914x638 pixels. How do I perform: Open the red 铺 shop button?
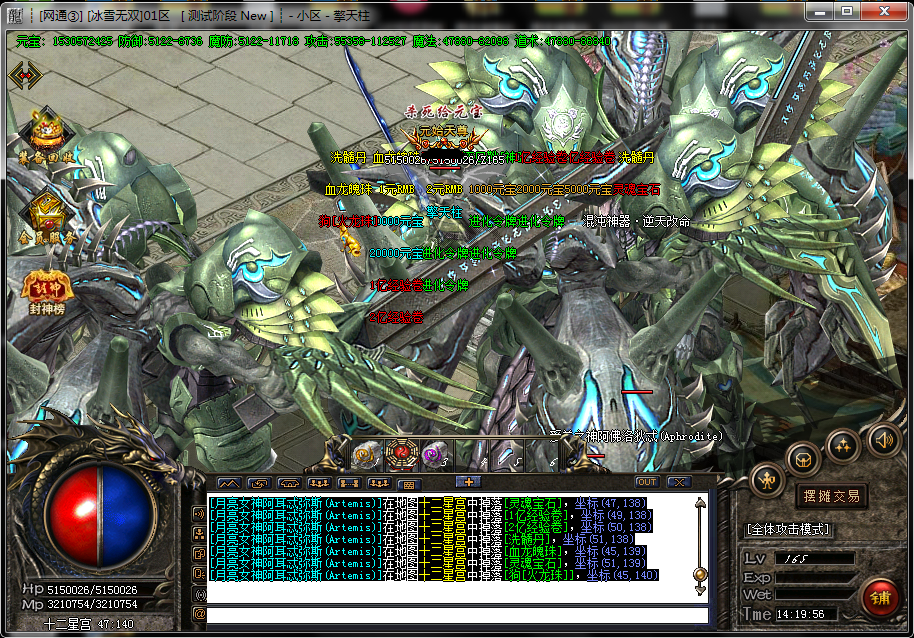pyautogui.click(x=880, y=598)
